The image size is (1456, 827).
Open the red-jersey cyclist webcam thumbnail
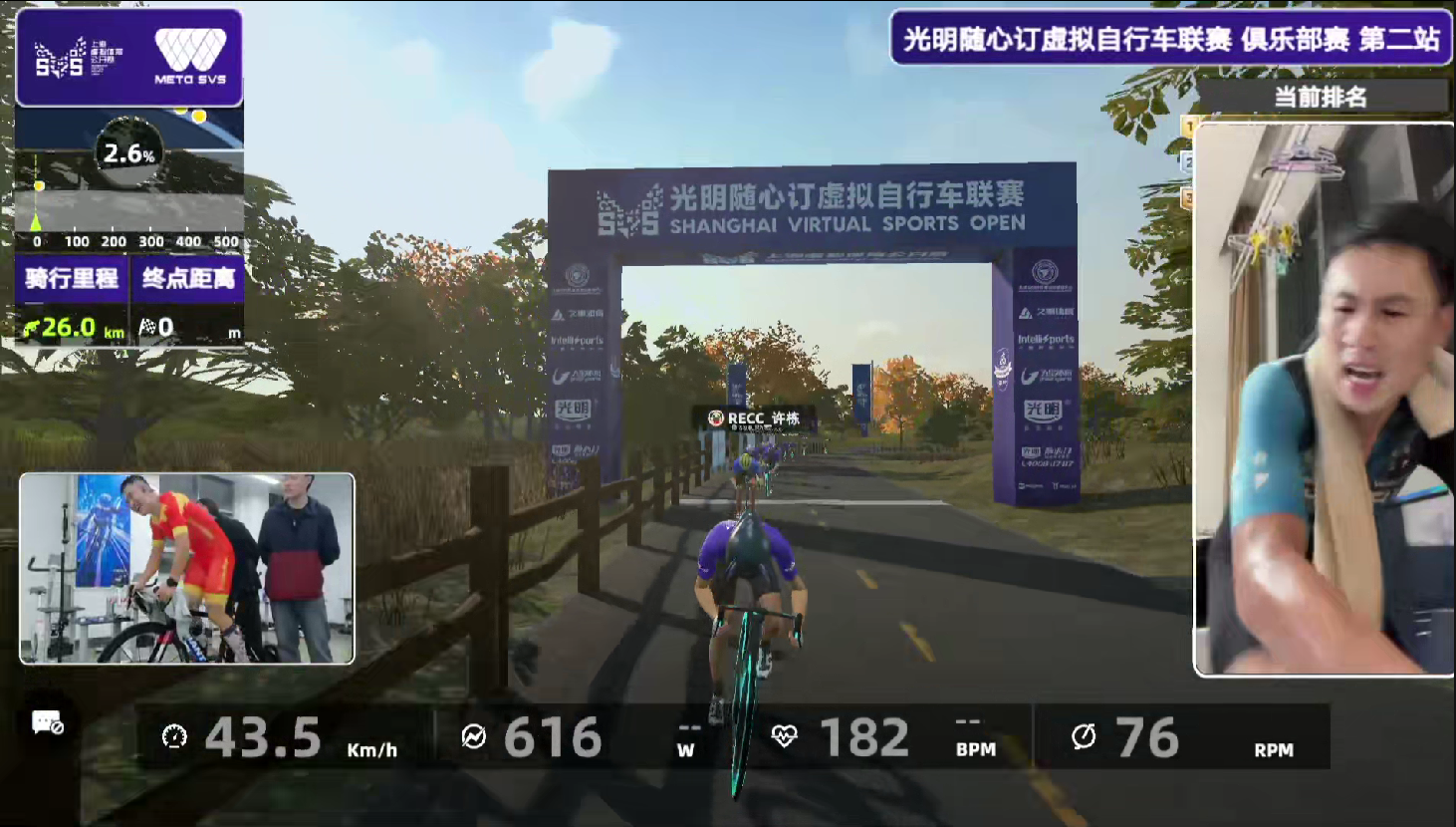click(187, 568)
